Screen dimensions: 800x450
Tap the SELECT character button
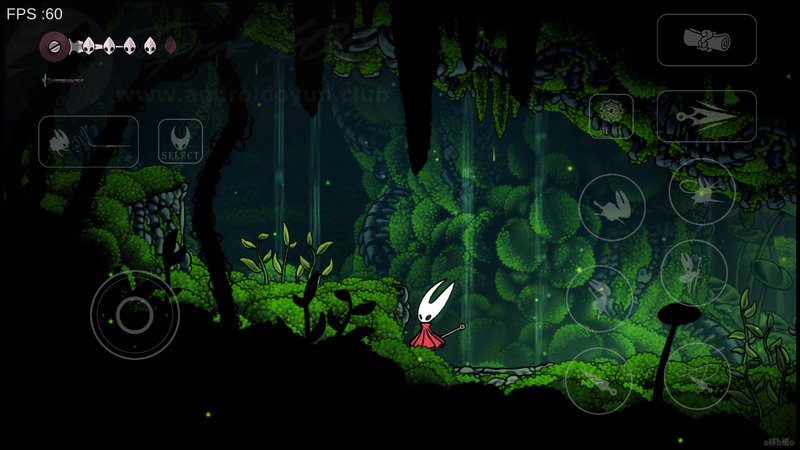point(180,142)
